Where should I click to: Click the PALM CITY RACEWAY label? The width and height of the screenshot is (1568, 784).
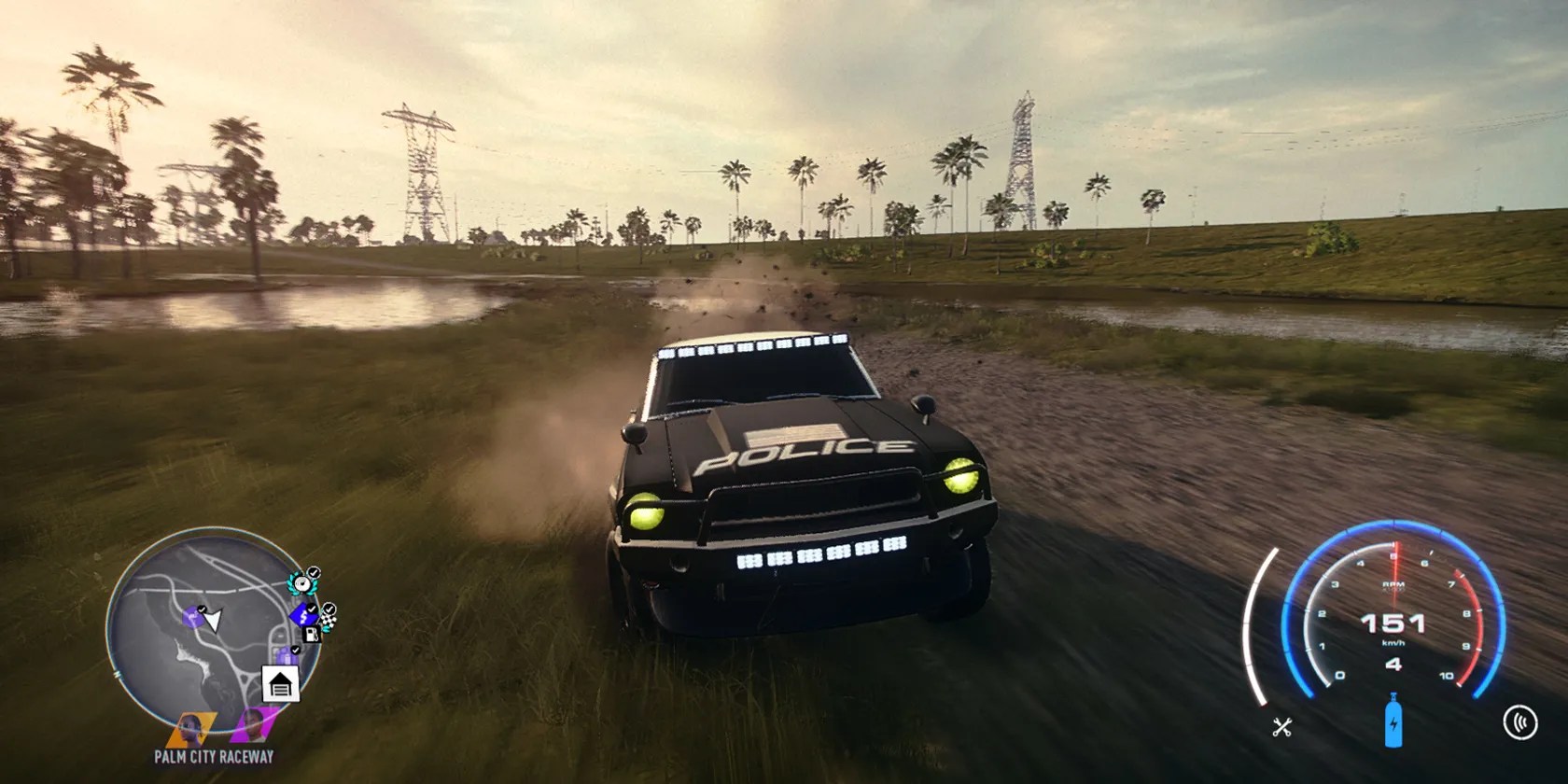click(x=215, y=754)
